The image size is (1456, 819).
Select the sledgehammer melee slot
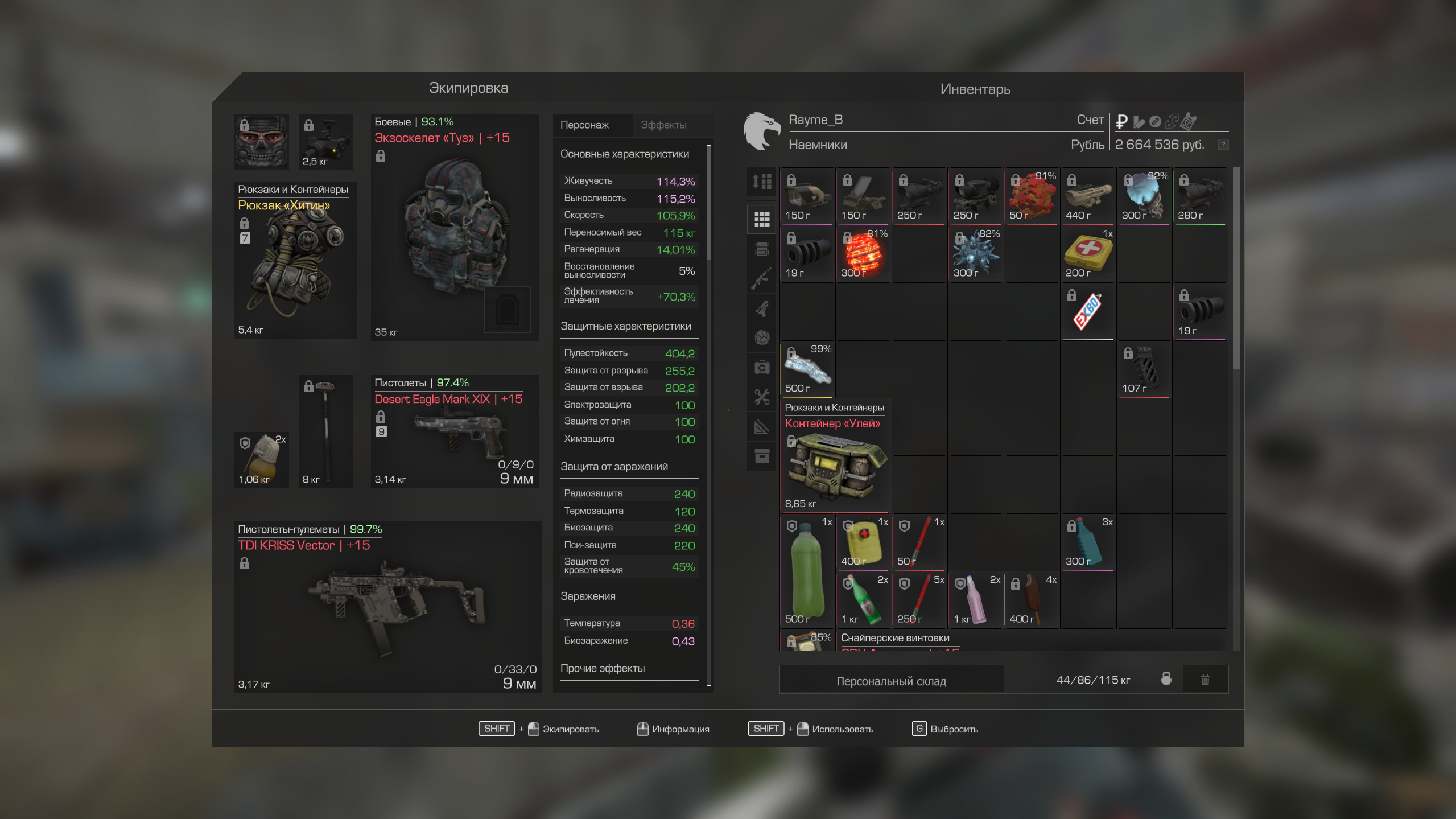(x=326, y=431)
